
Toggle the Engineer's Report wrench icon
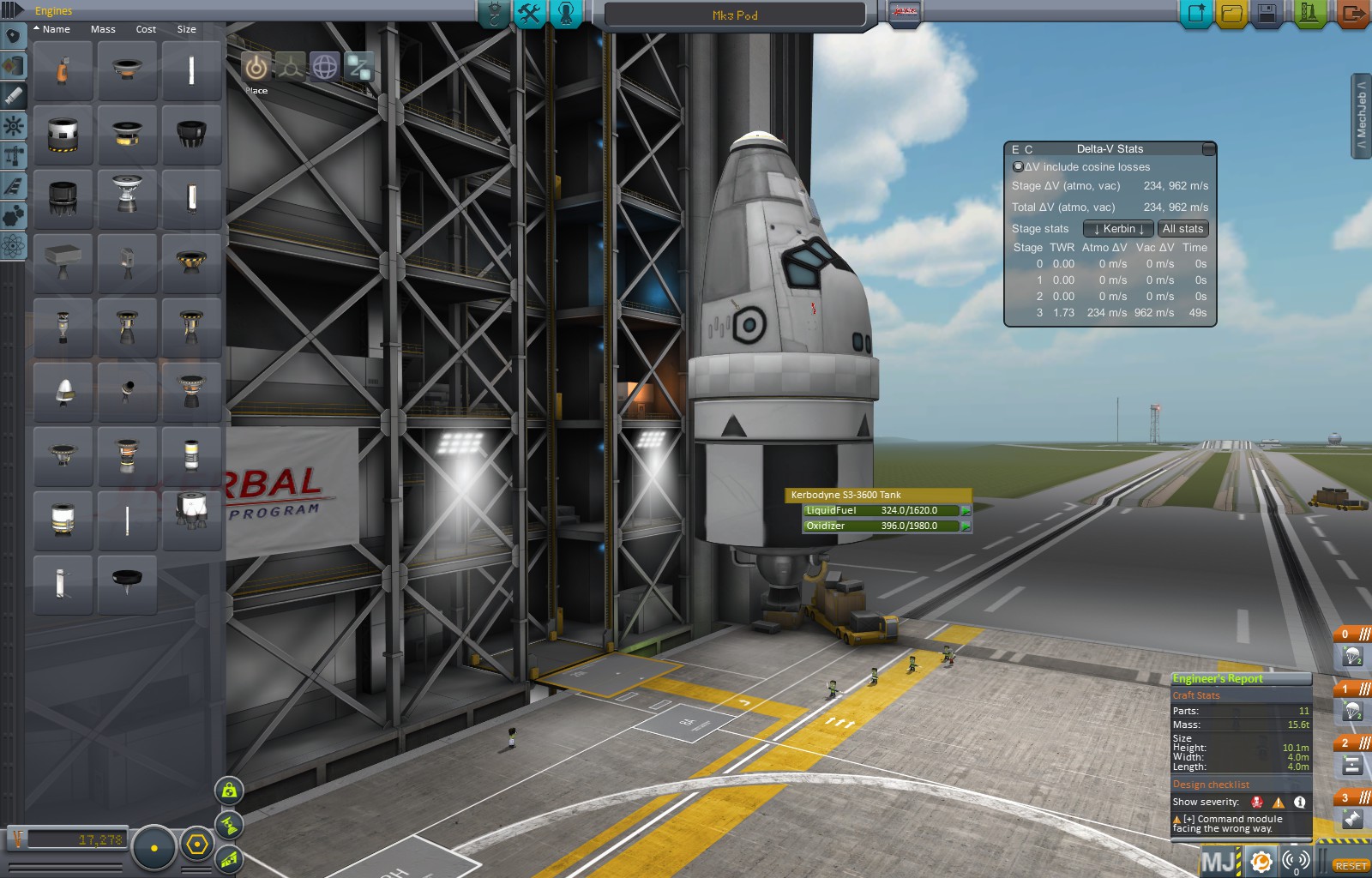tap(1260, 861)
